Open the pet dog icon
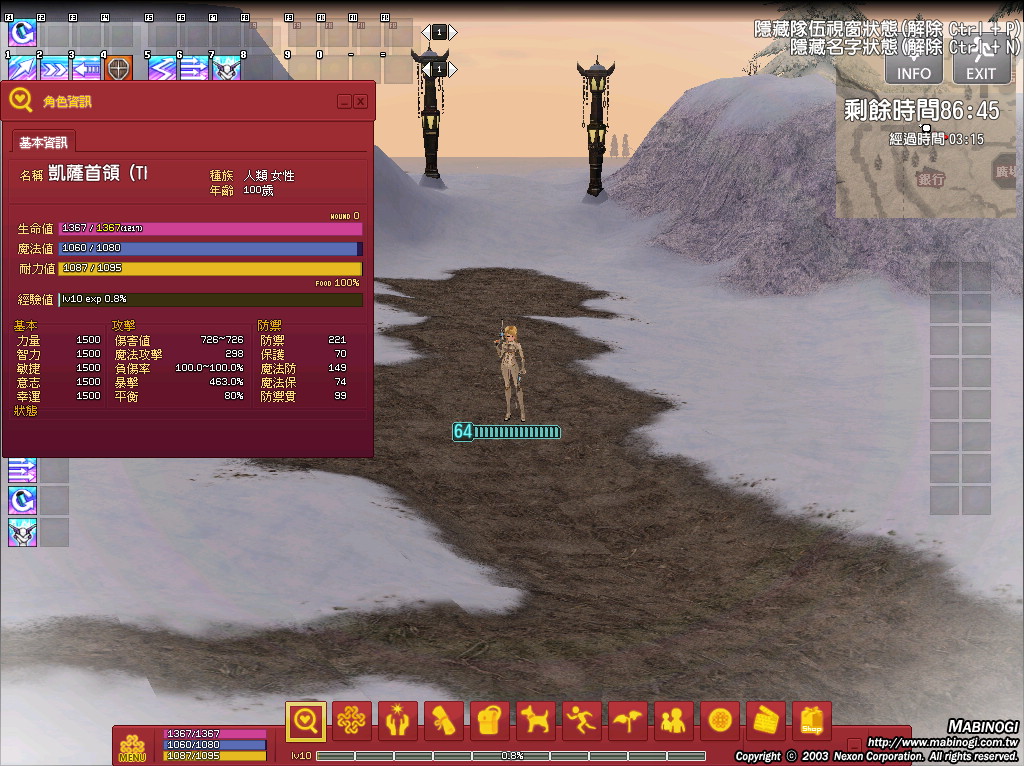 pos(536,720)
